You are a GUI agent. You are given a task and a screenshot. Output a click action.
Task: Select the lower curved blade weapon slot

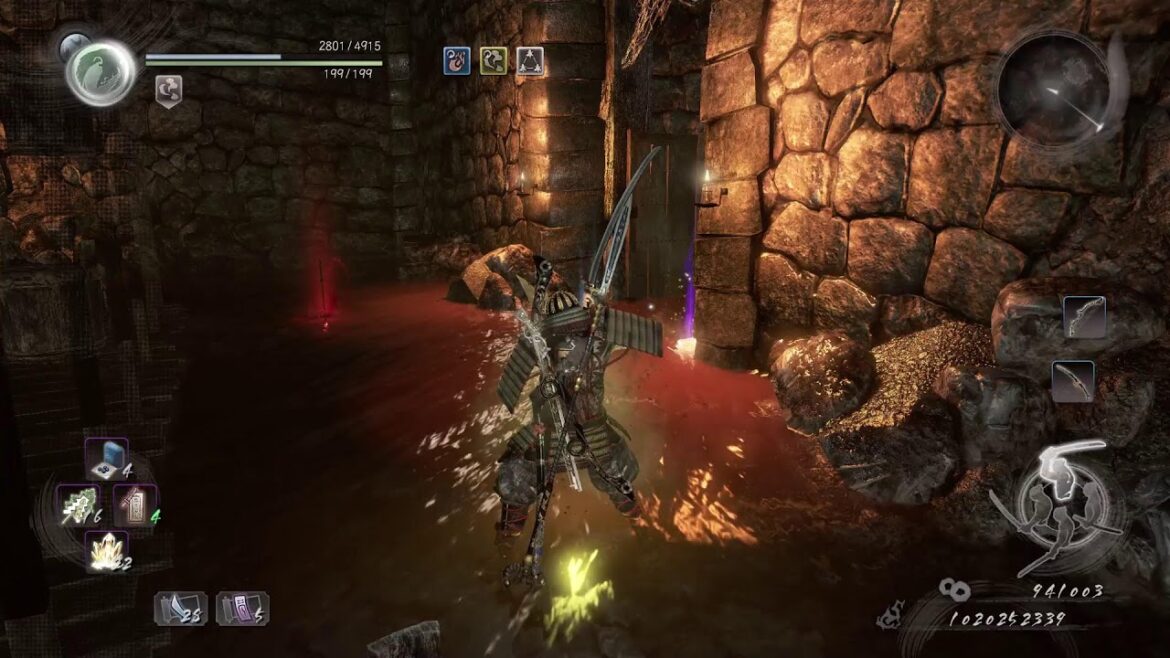click(x=1072, y=381)
